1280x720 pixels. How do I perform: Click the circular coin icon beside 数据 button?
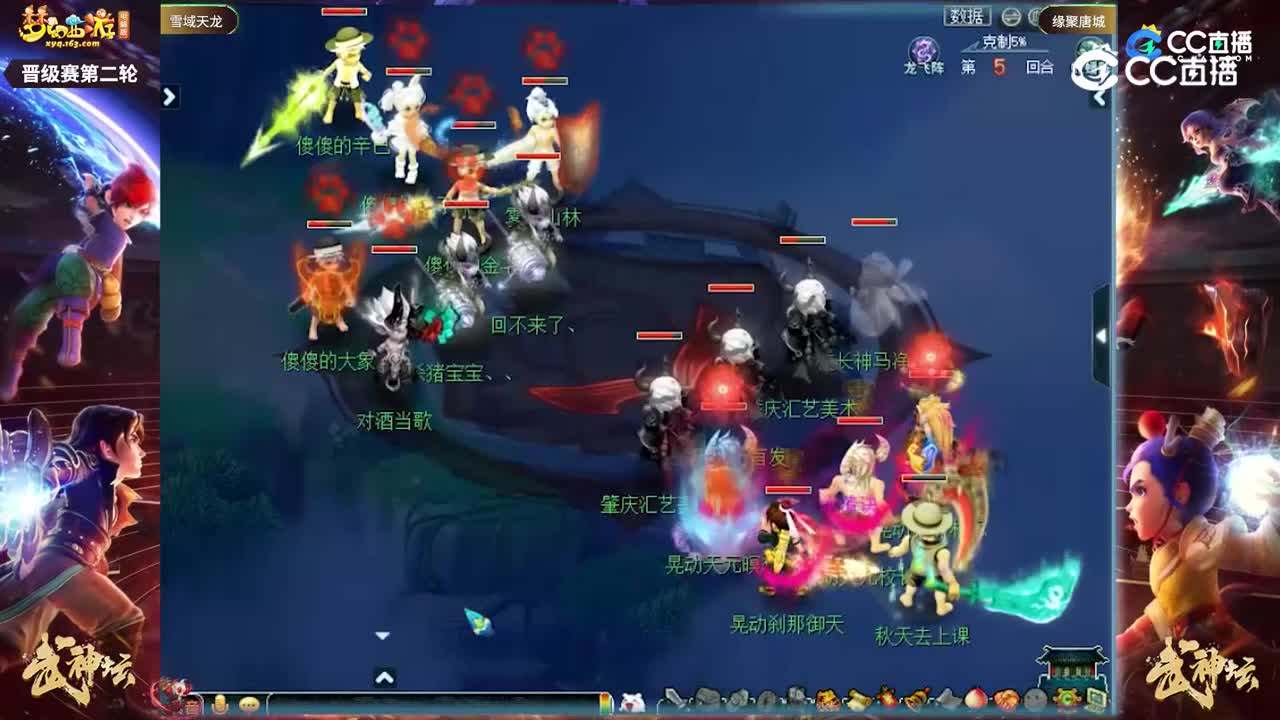pos(1012,16)
